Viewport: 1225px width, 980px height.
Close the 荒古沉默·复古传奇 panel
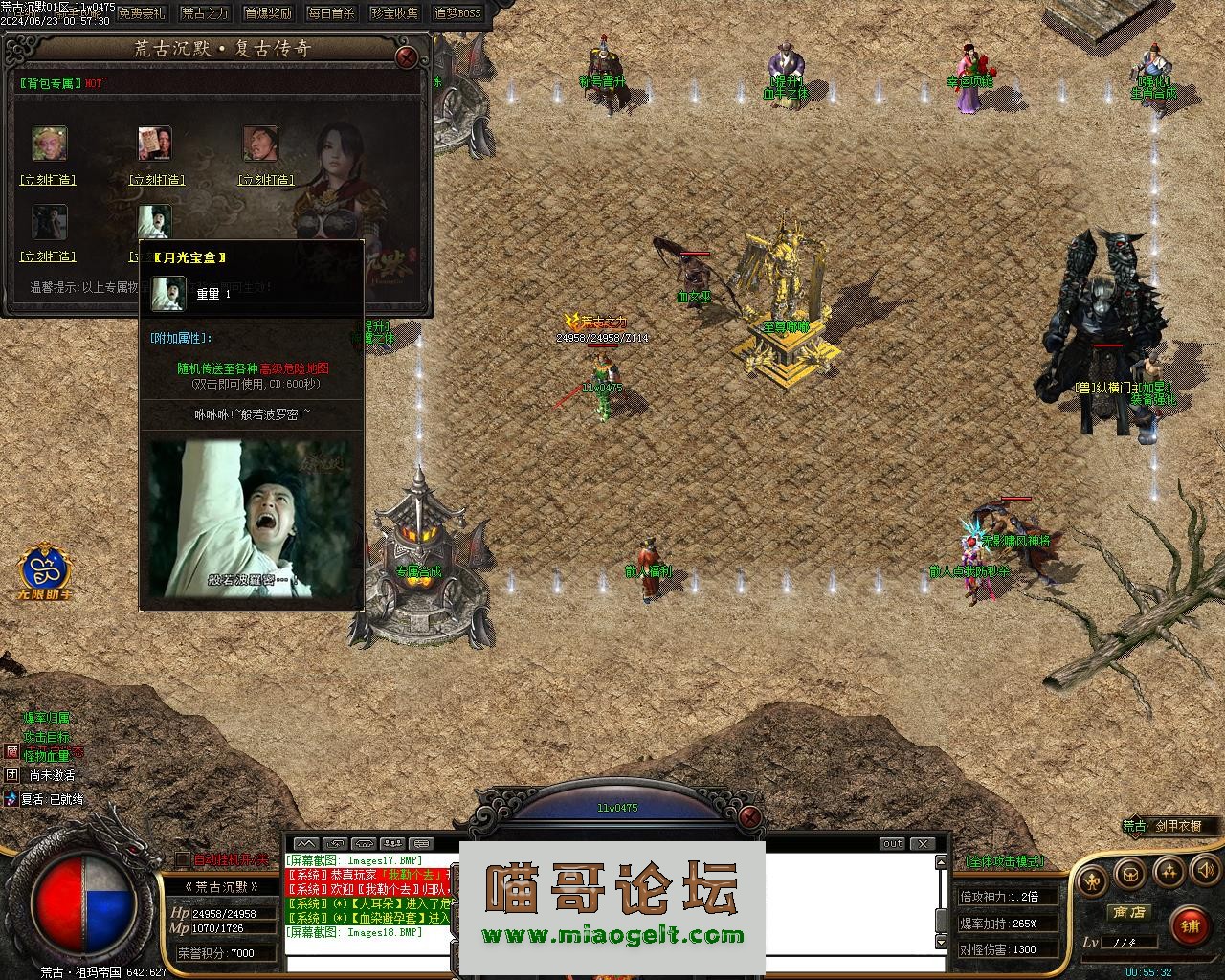(407, 56)
